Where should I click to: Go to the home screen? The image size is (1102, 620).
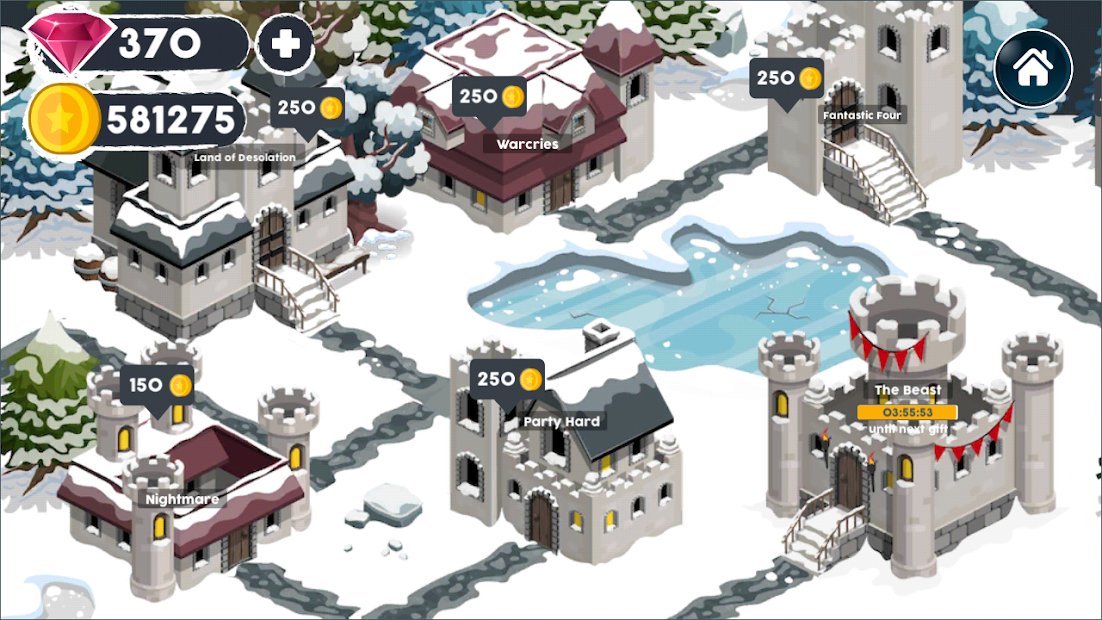[x=1033, y=68]
